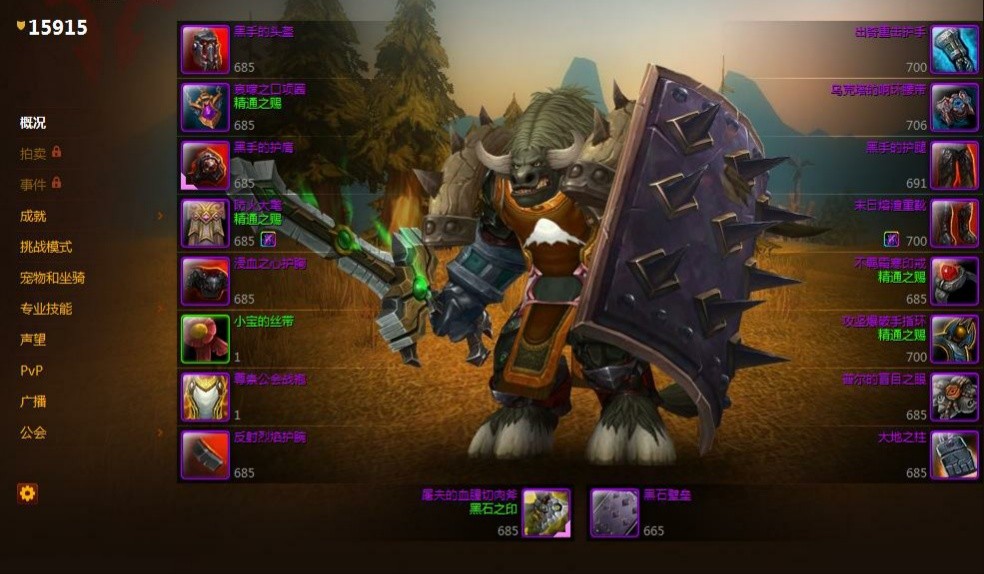Open the 专业技能 professions entry
Image resolution: width=984 pixels, height=574 pixels.
point(46,309)
